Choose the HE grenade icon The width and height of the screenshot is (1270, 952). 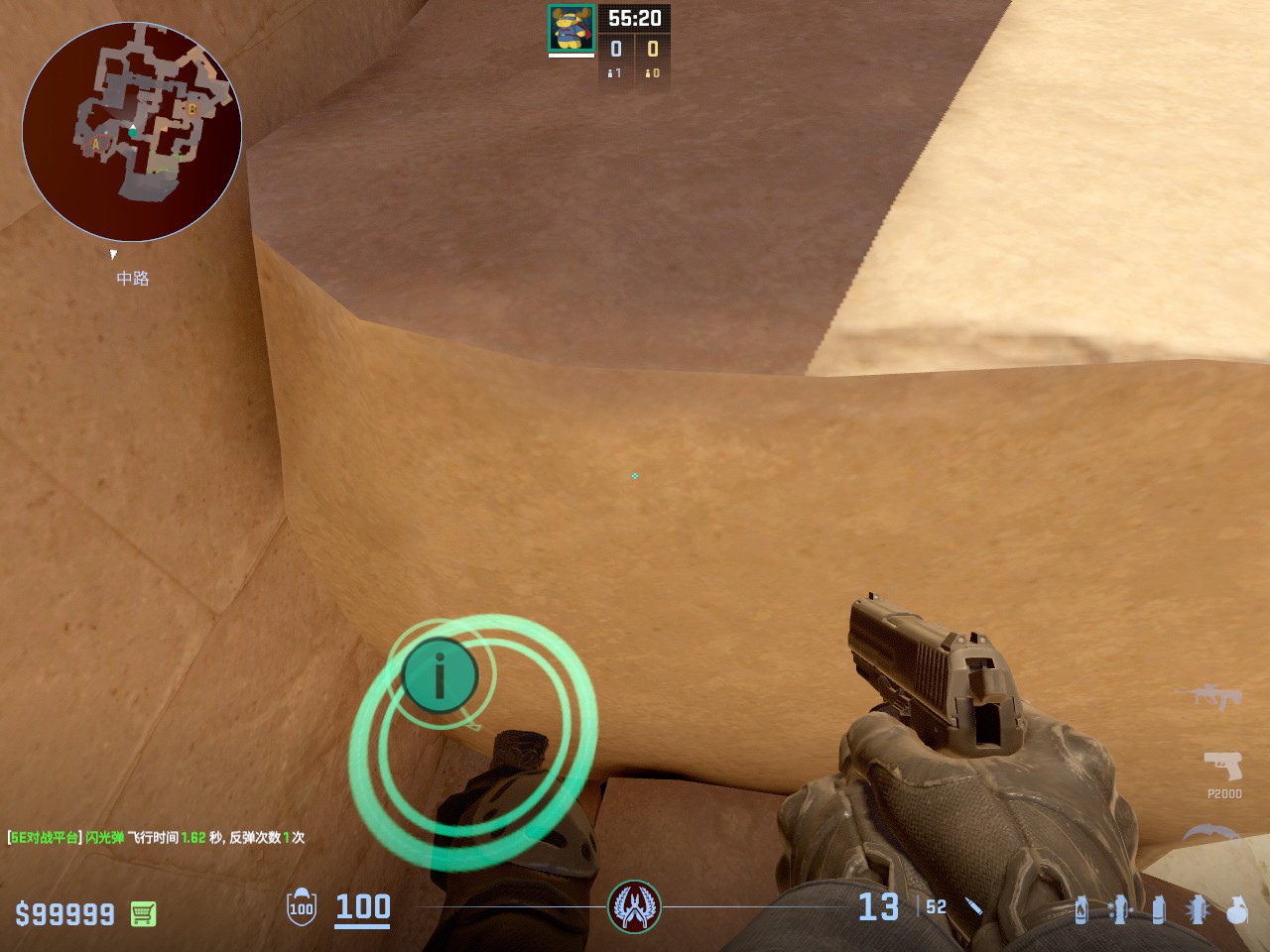click(1236, 909)
